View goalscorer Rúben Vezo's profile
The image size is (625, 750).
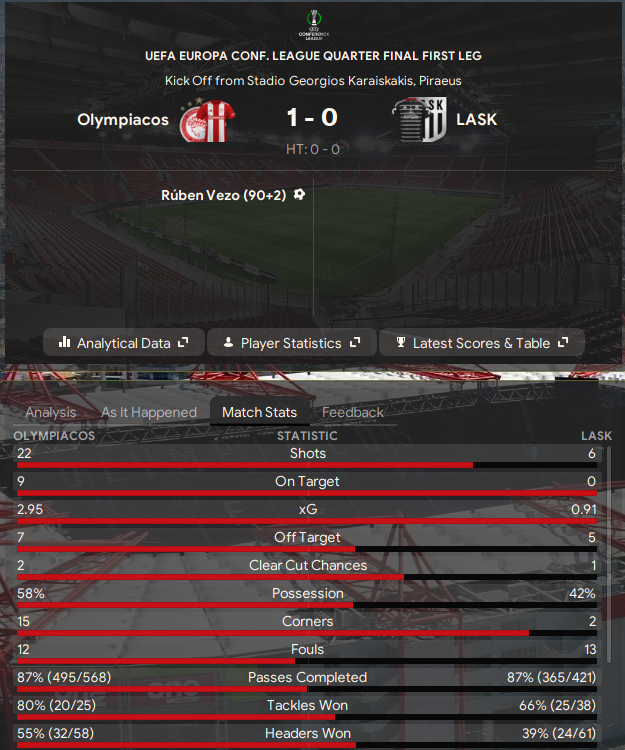point(224,196)
